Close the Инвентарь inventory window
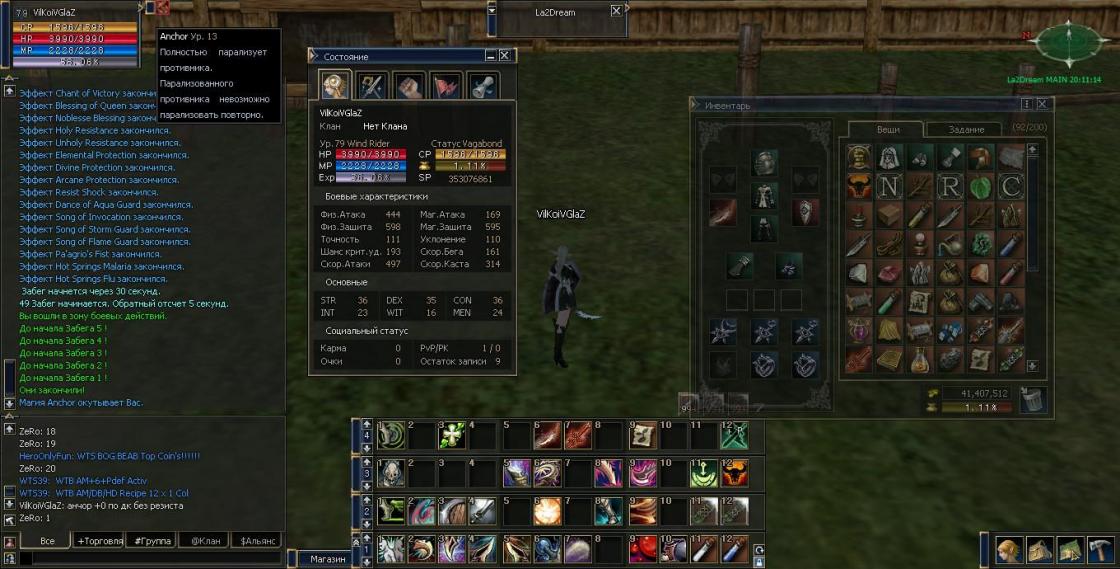 [x=1041, y=104]
